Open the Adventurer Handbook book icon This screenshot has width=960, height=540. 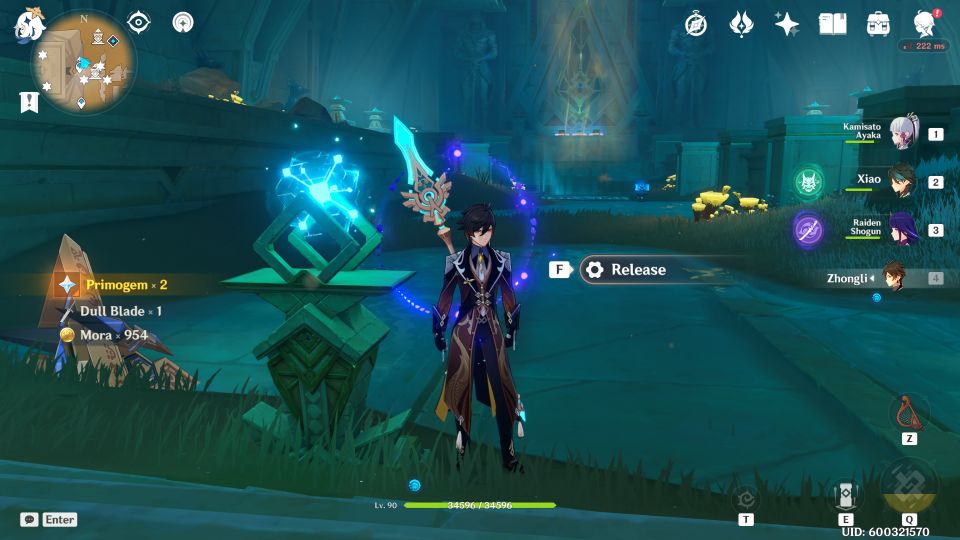(x=832, y=24)
